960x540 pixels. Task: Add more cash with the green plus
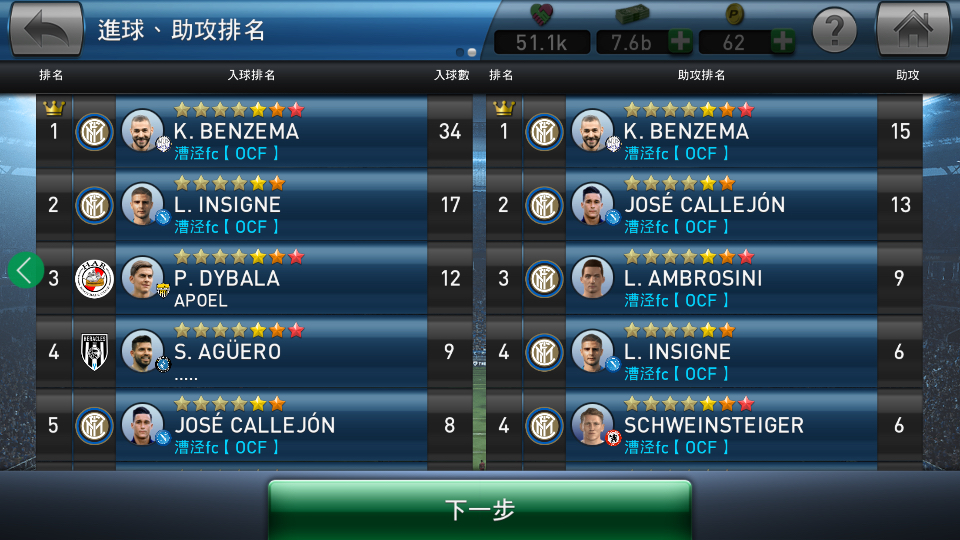(680, 42)
